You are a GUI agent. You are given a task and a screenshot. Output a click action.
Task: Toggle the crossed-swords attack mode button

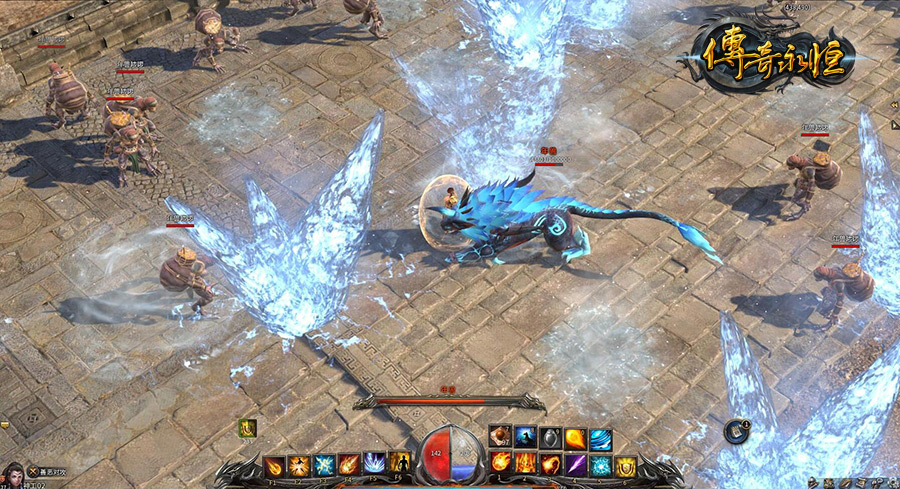tap(33, 470)
